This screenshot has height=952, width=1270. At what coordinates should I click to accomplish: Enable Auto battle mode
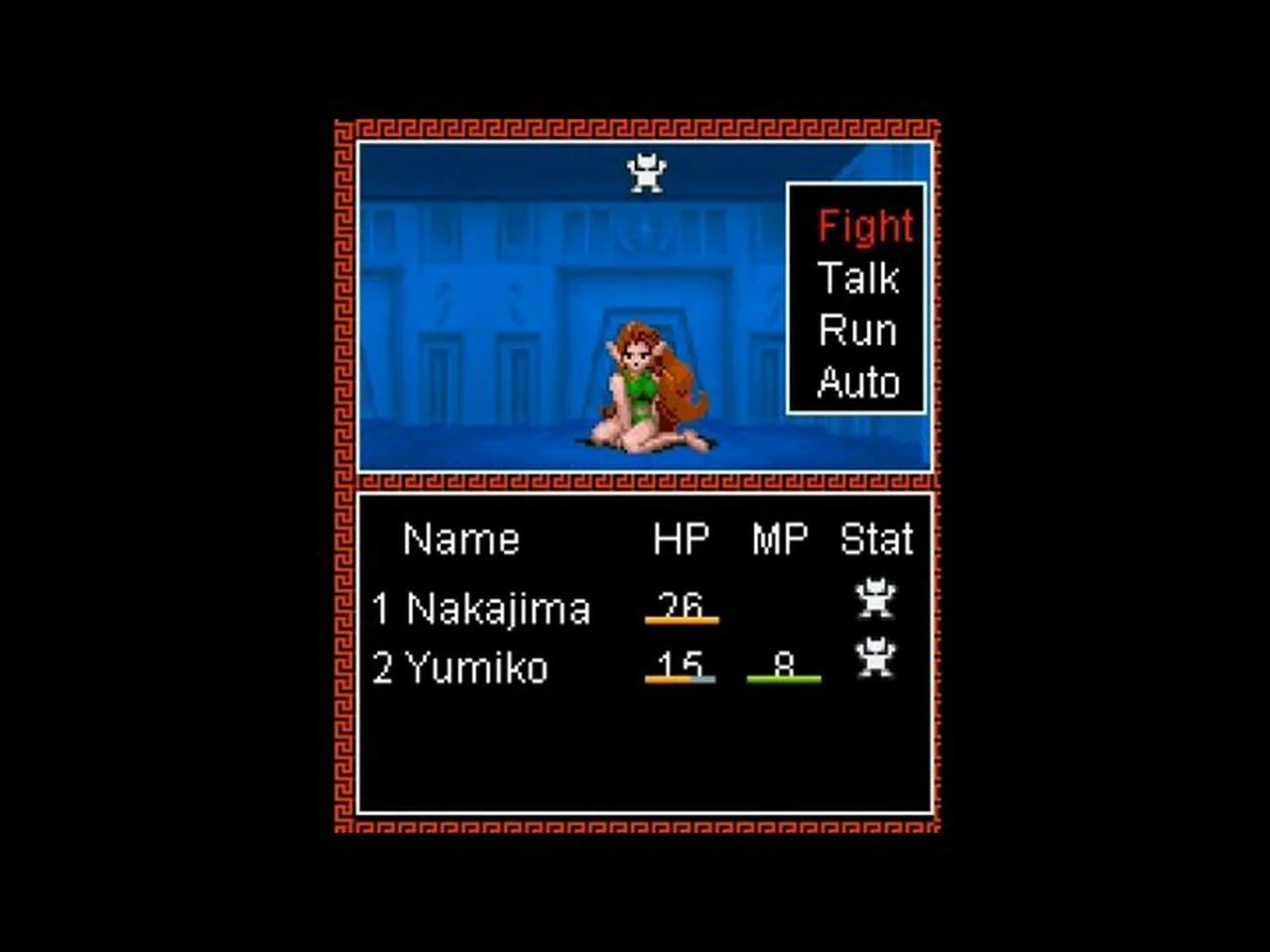tap(858, 382)
